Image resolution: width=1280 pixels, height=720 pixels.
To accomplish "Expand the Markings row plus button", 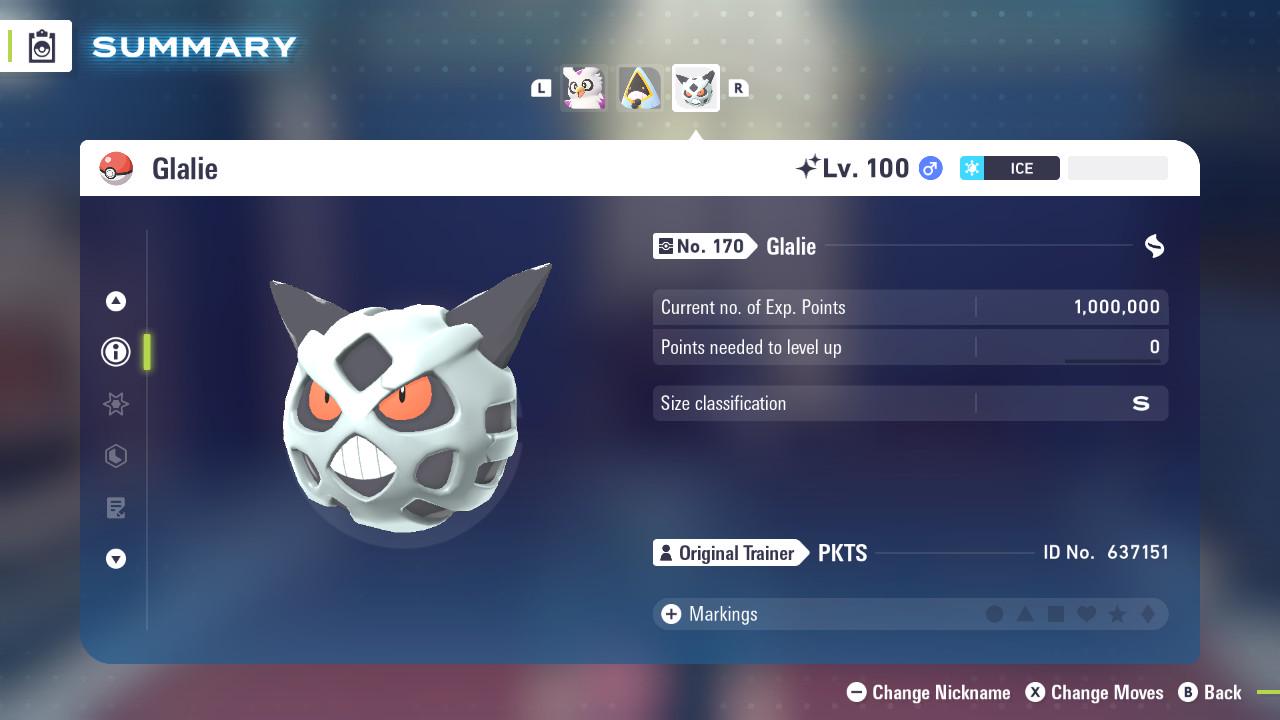I will 669,614.
